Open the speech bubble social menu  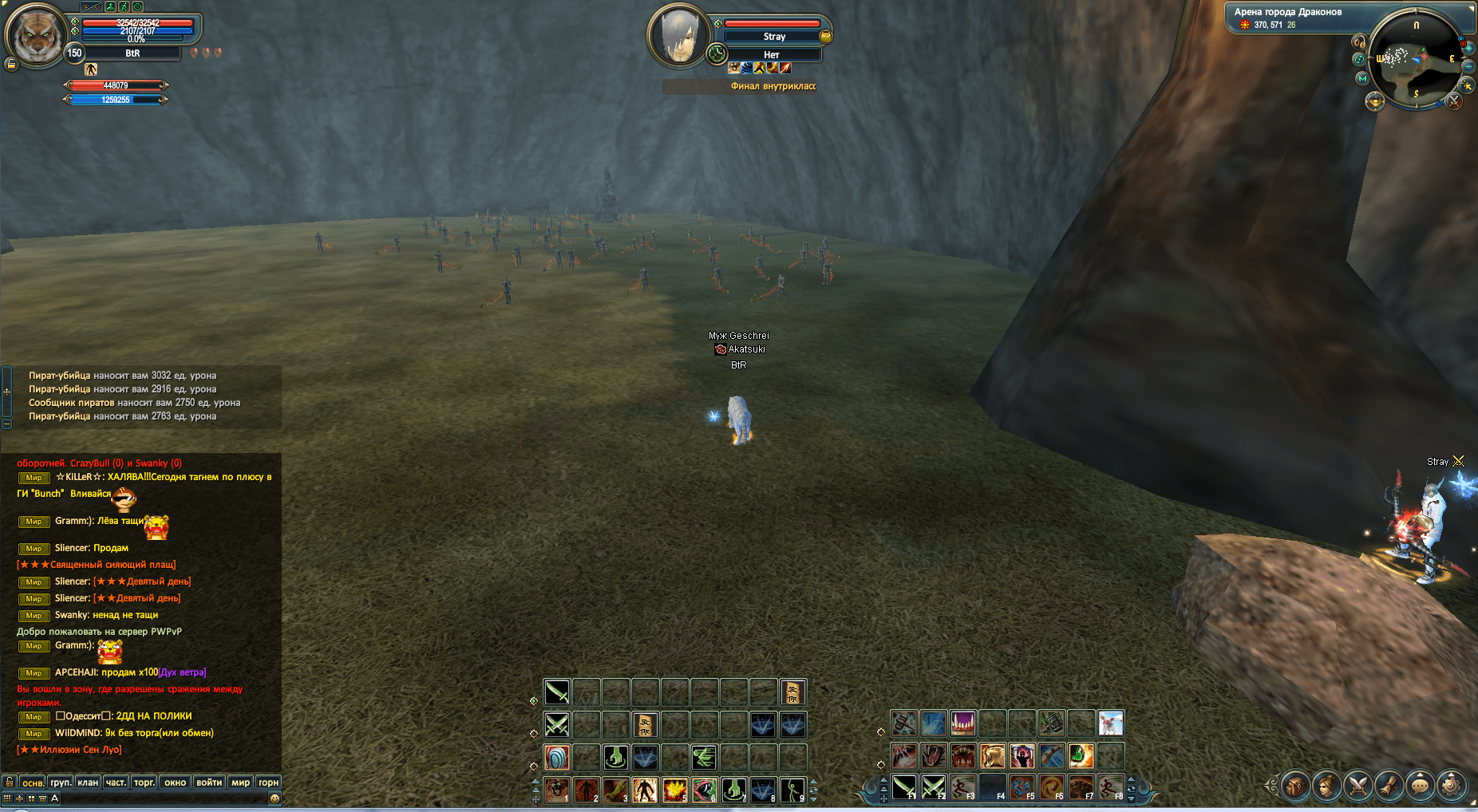pyautogui.click(x=1420, y=786)
